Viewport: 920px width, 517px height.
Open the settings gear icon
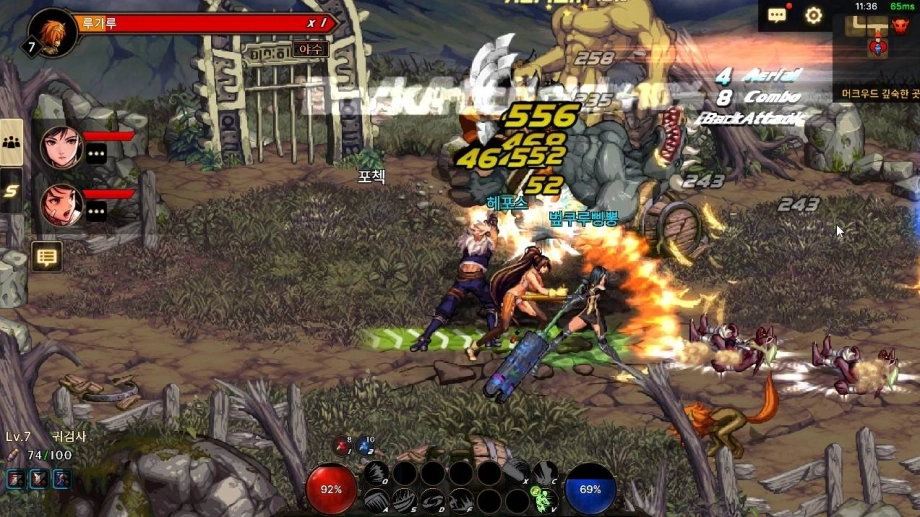[814, 15]
